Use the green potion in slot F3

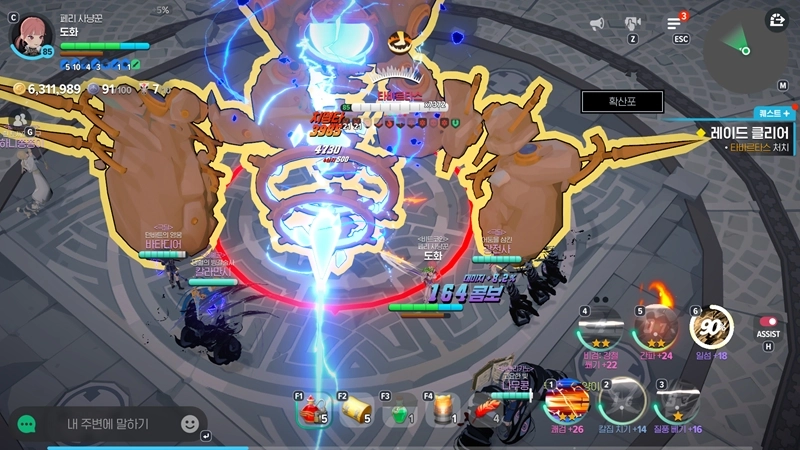[x=399, y=410]
